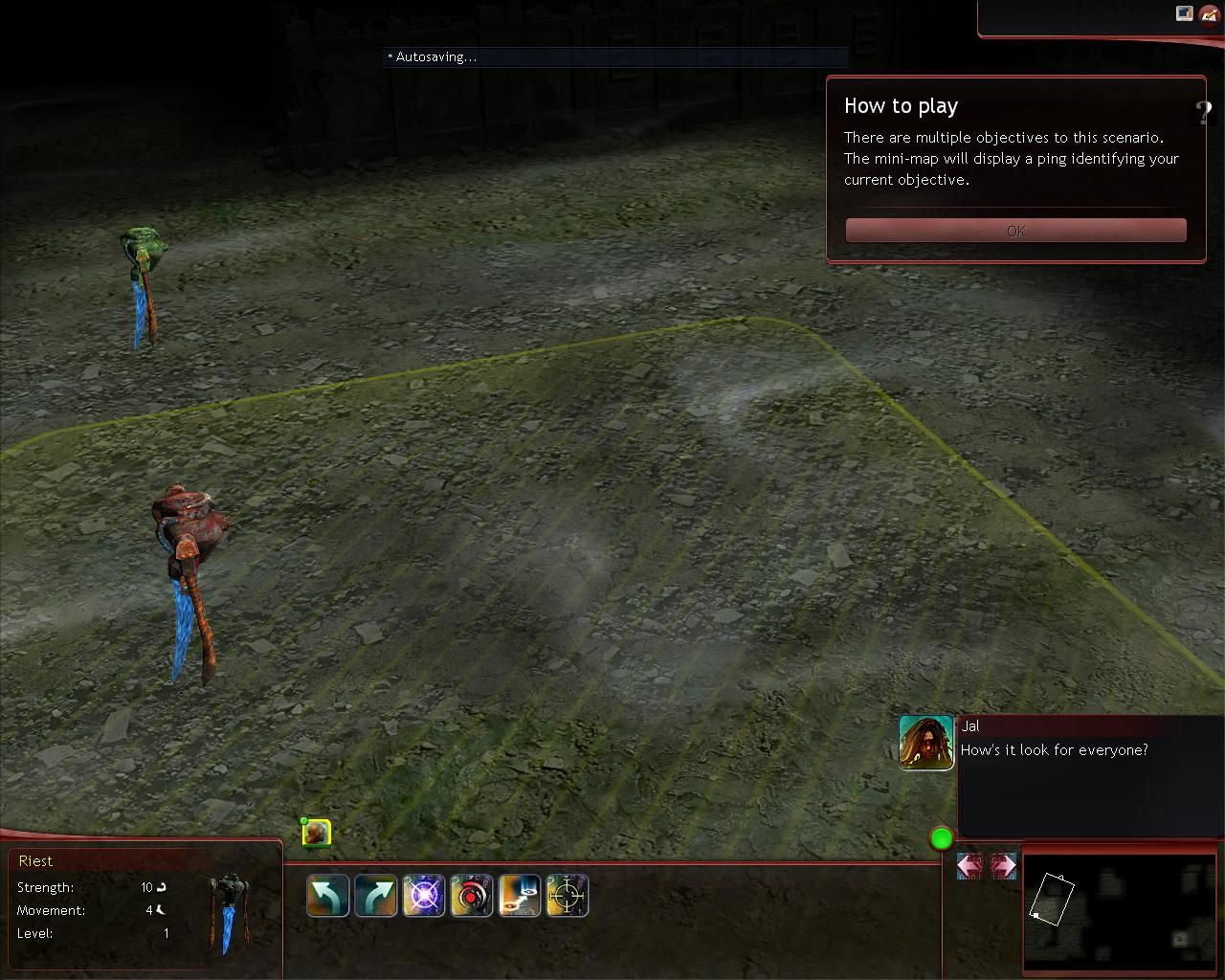Cycle to next unit with right pink arrow
1225x980 pixels.
click(x=1003, y=866)
